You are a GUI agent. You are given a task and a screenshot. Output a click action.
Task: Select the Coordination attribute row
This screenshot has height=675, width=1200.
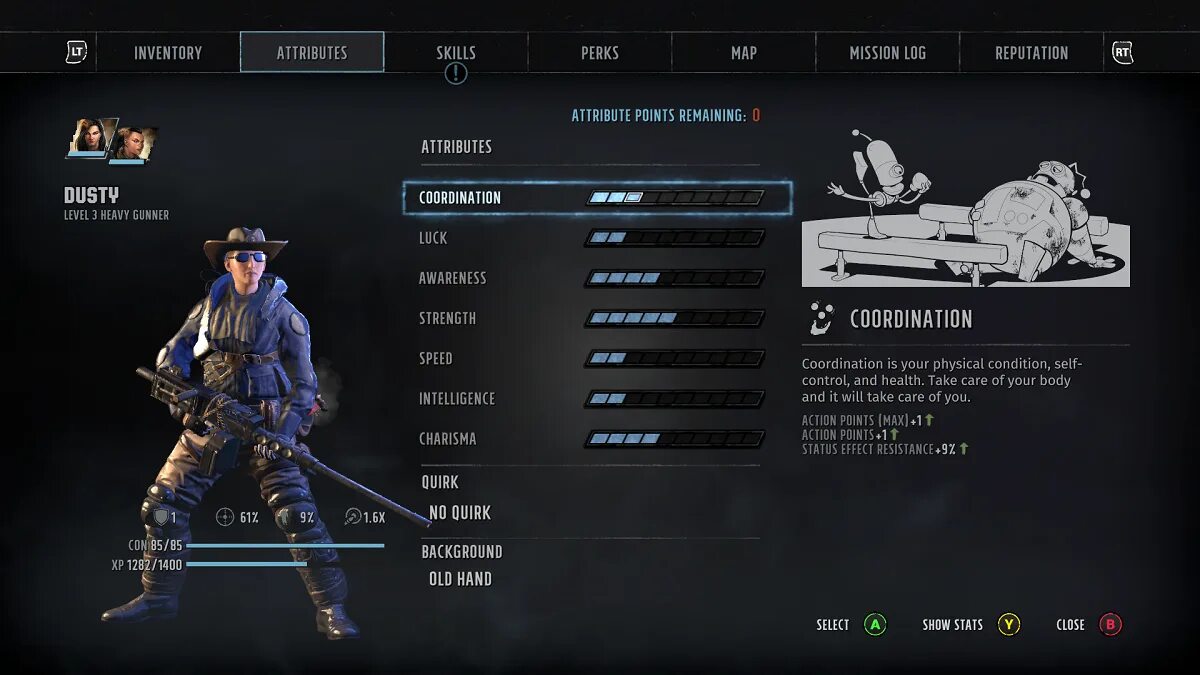596,198
